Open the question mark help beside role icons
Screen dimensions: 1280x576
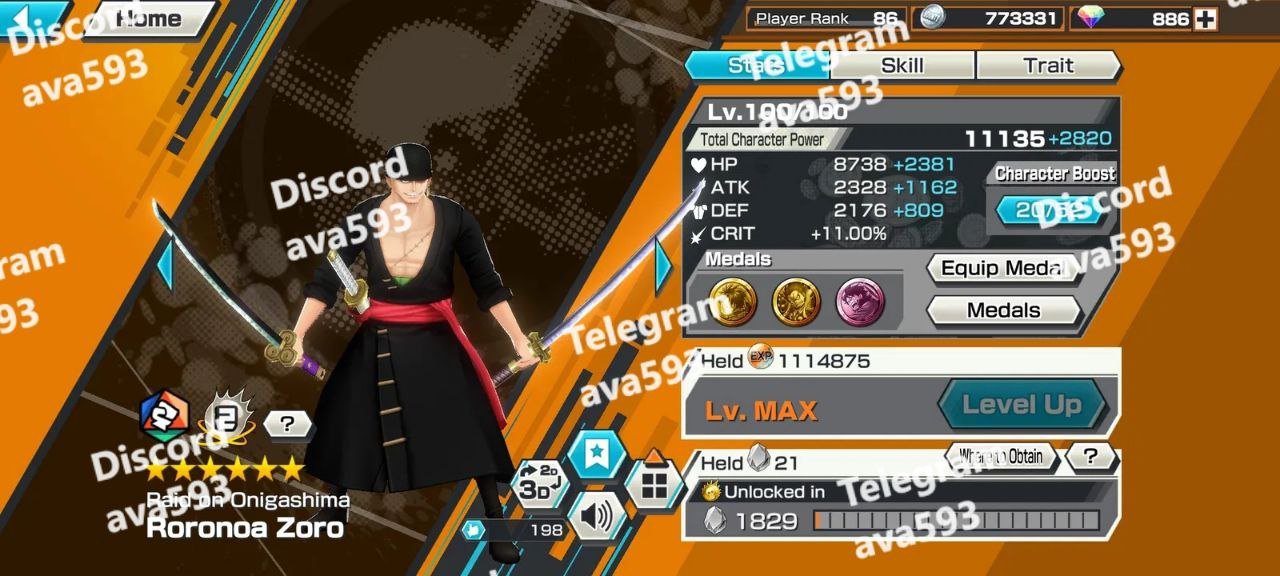pos(288,424)
